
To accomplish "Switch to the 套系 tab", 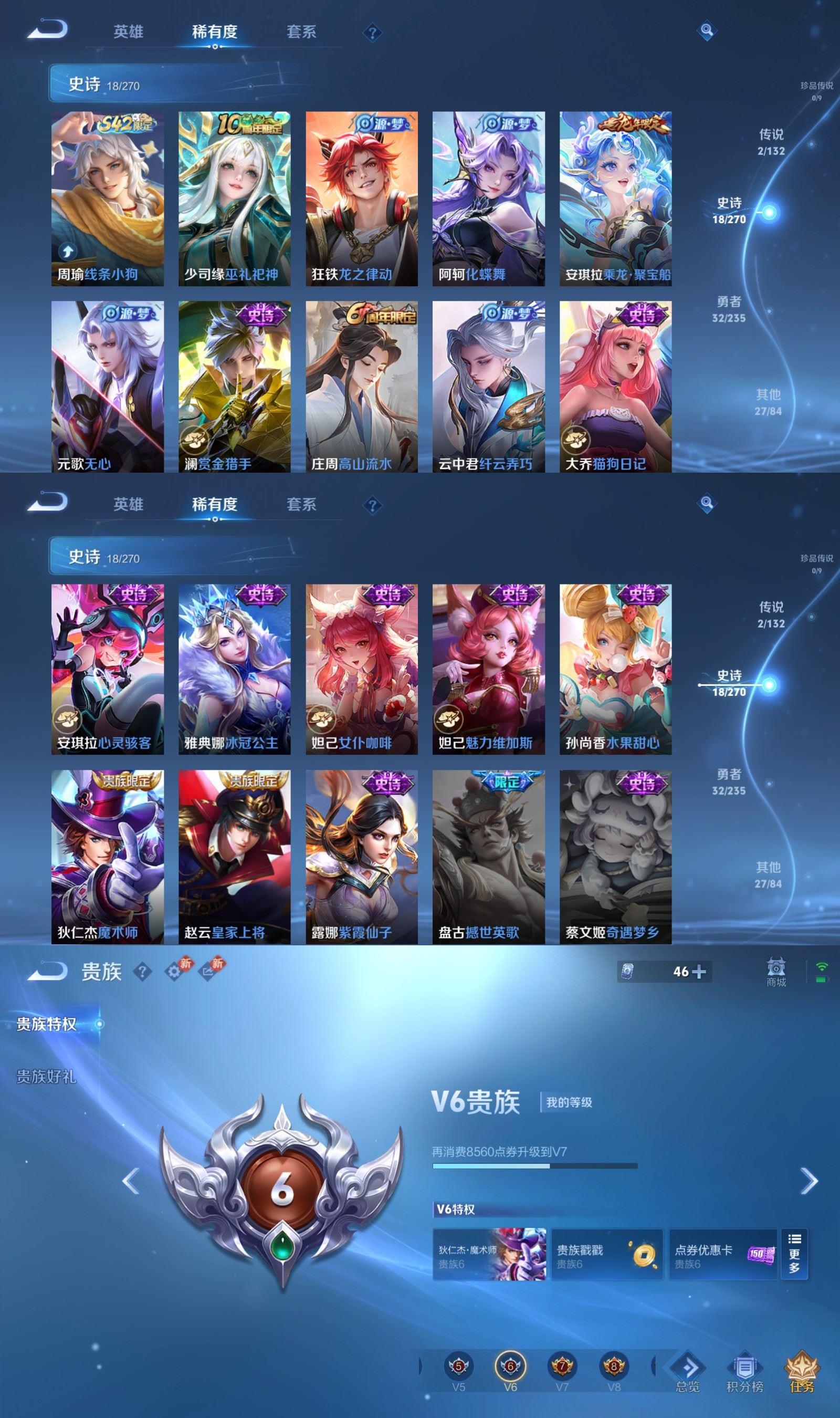I will click(x=301, y=32).
